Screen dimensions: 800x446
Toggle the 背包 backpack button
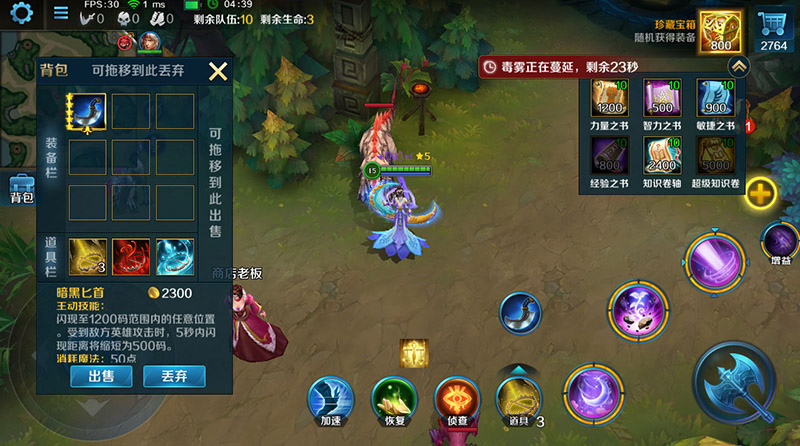point(21,189)
